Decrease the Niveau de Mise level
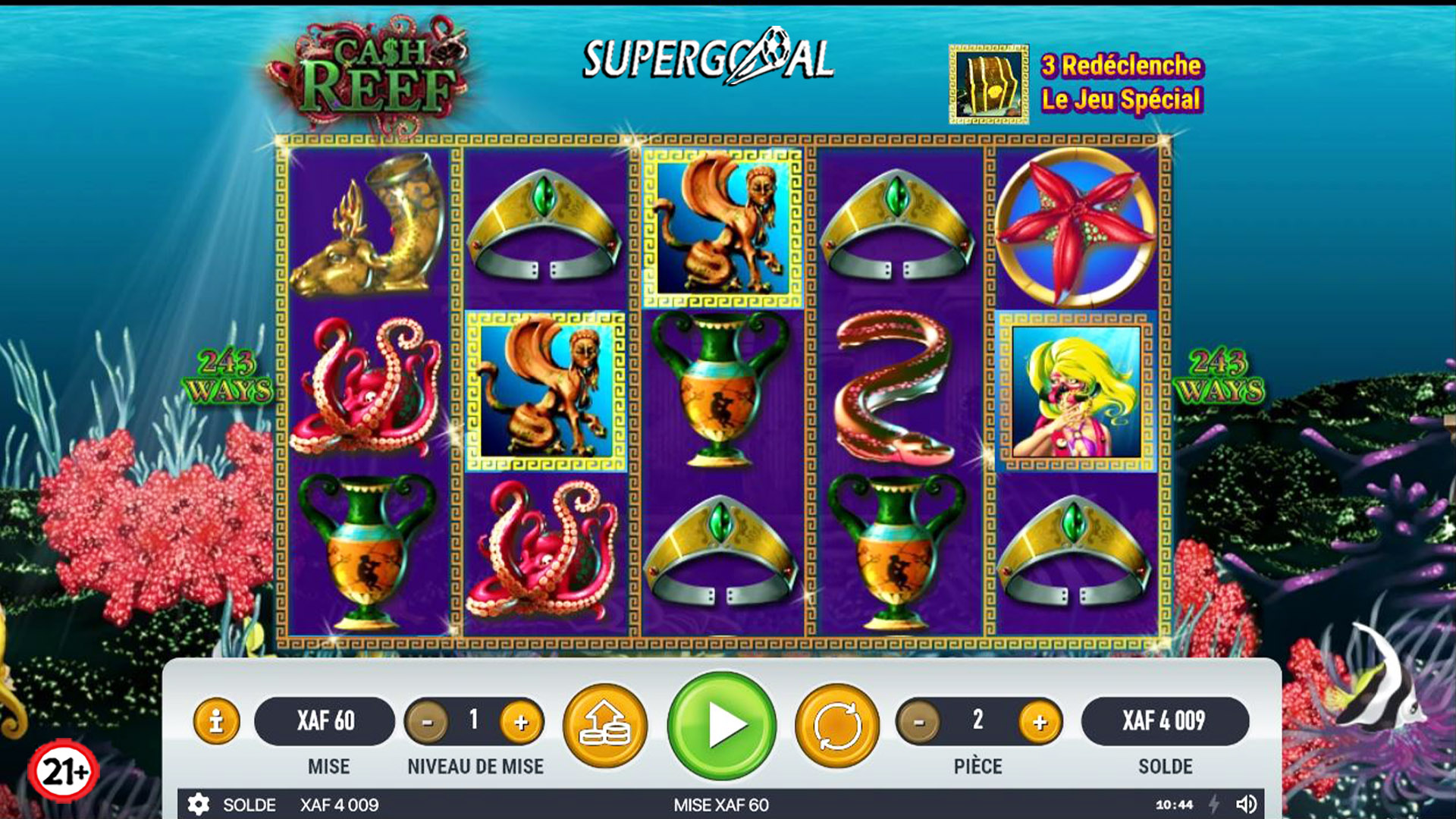Screen dimensions: 1456x819 427,722
